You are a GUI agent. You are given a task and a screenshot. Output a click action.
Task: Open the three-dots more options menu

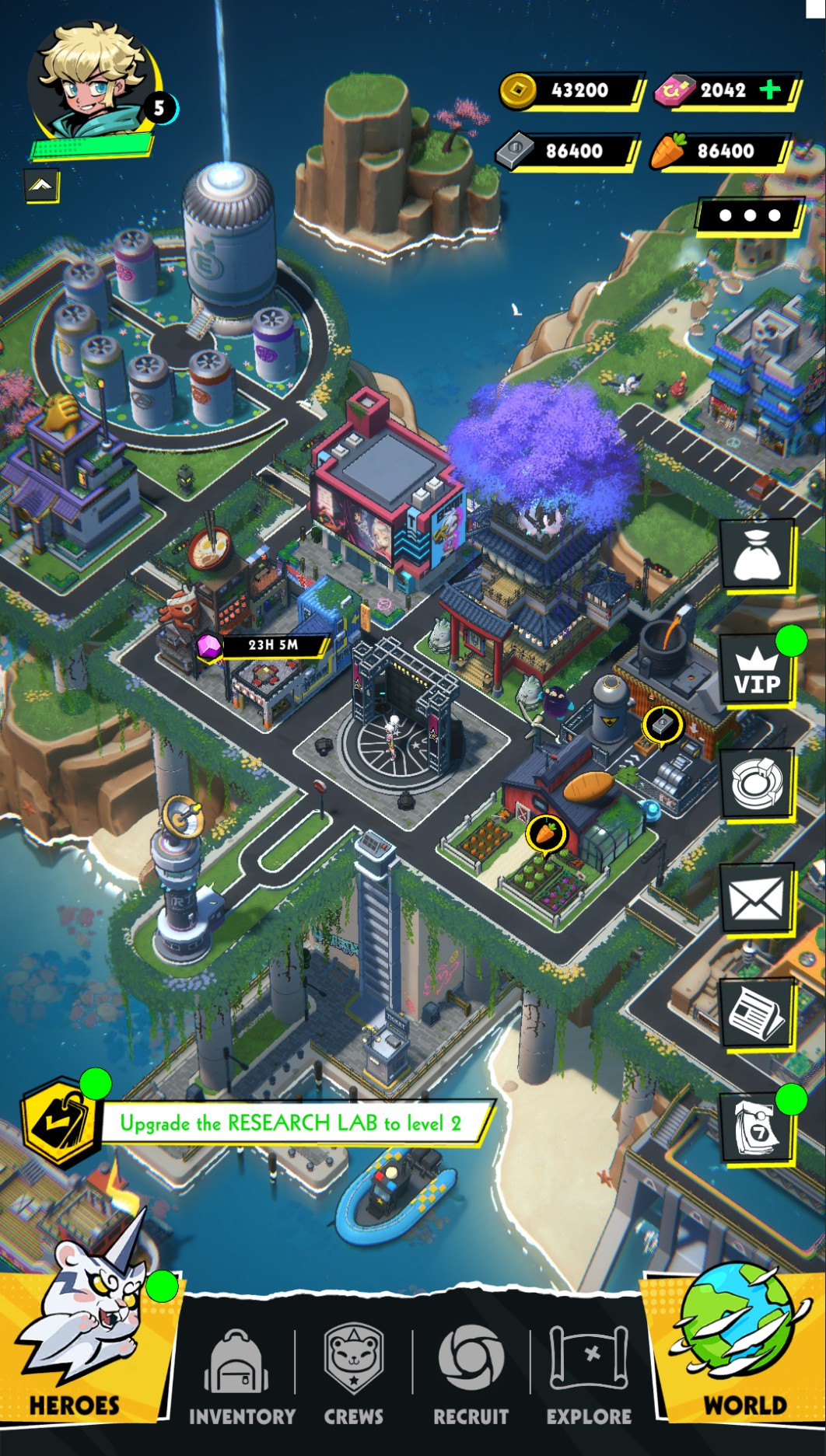[749, 215]
